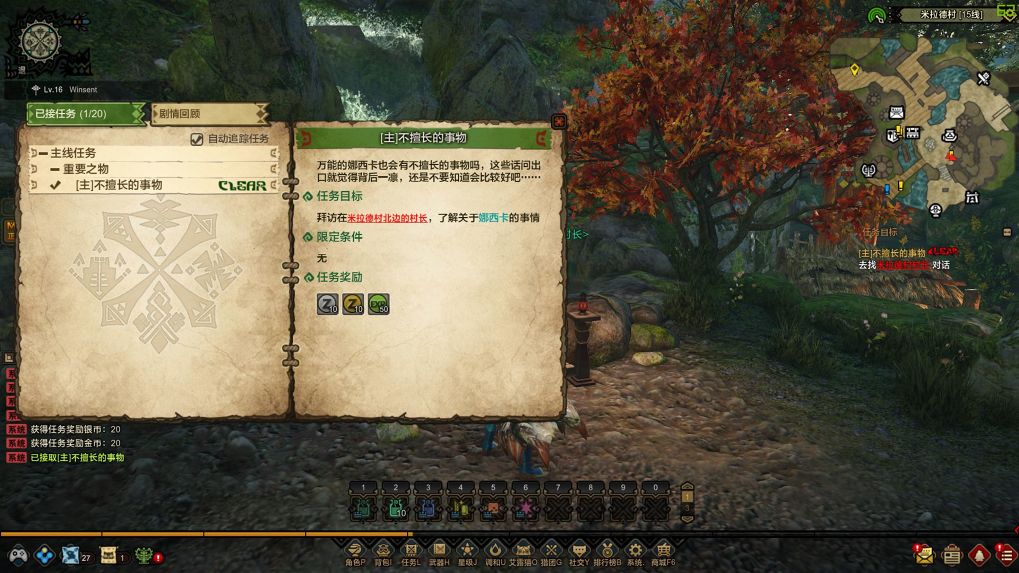
Task: Use the pink star item in hotbar slot 6
Action: [x=525, y=509]
